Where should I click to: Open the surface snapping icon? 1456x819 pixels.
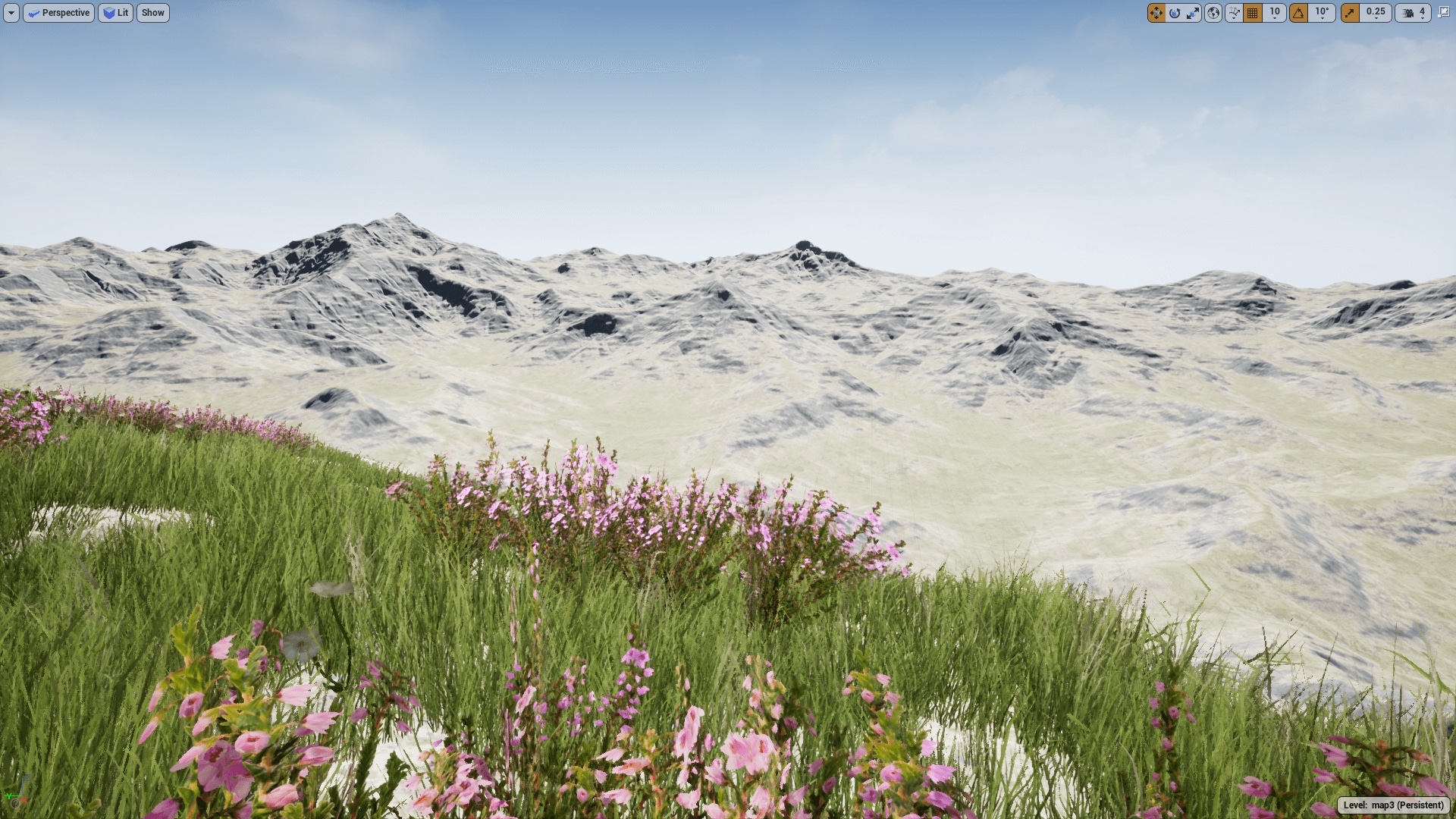pos(1234,13)
